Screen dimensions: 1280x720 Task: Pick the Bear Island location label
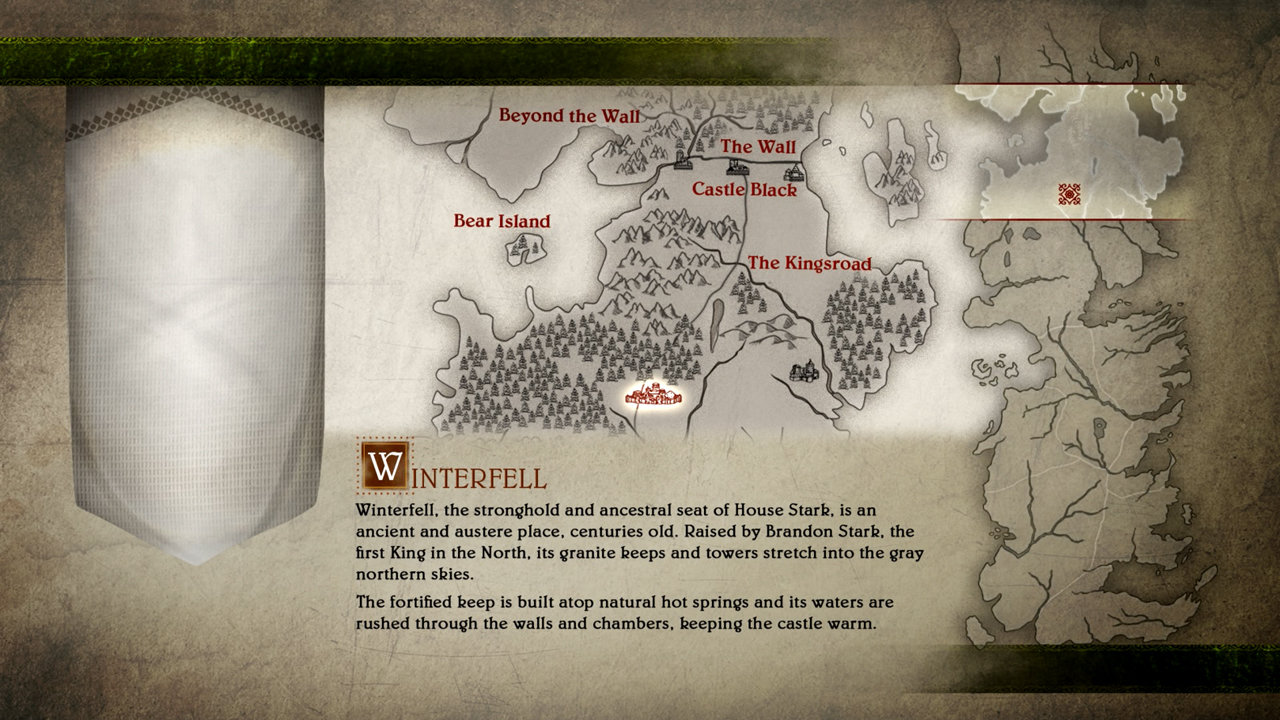pos(502,221)
